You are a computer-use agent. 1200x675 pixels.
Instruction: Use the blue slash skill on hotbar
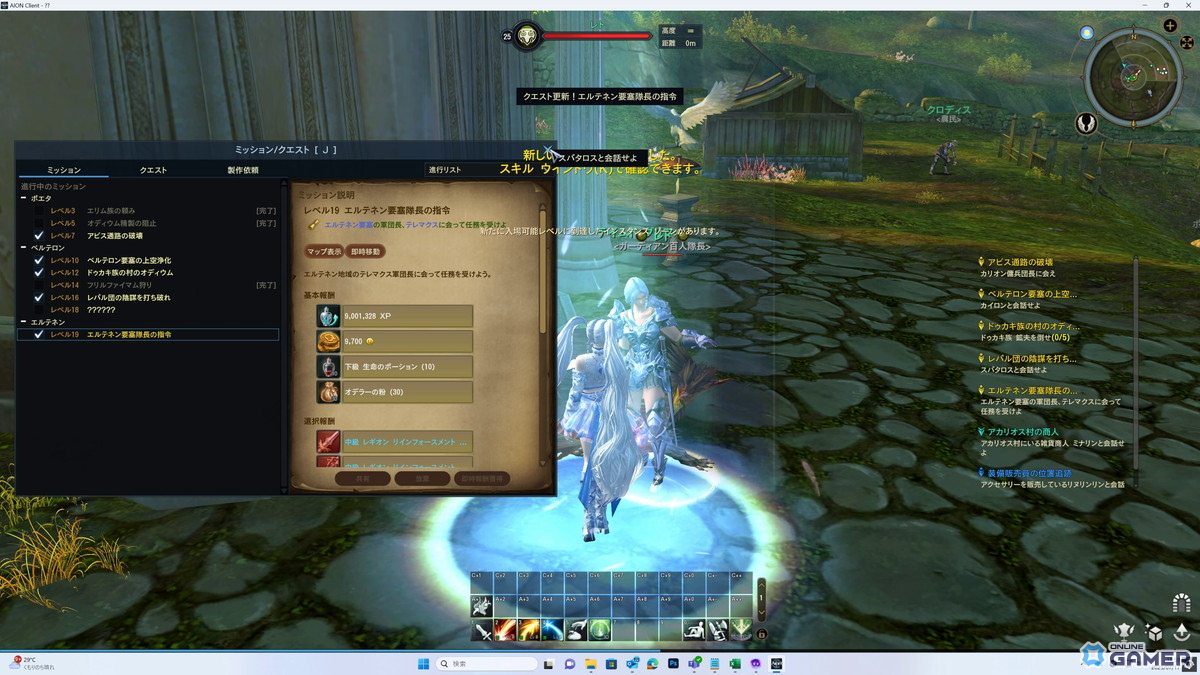[553, 630]
